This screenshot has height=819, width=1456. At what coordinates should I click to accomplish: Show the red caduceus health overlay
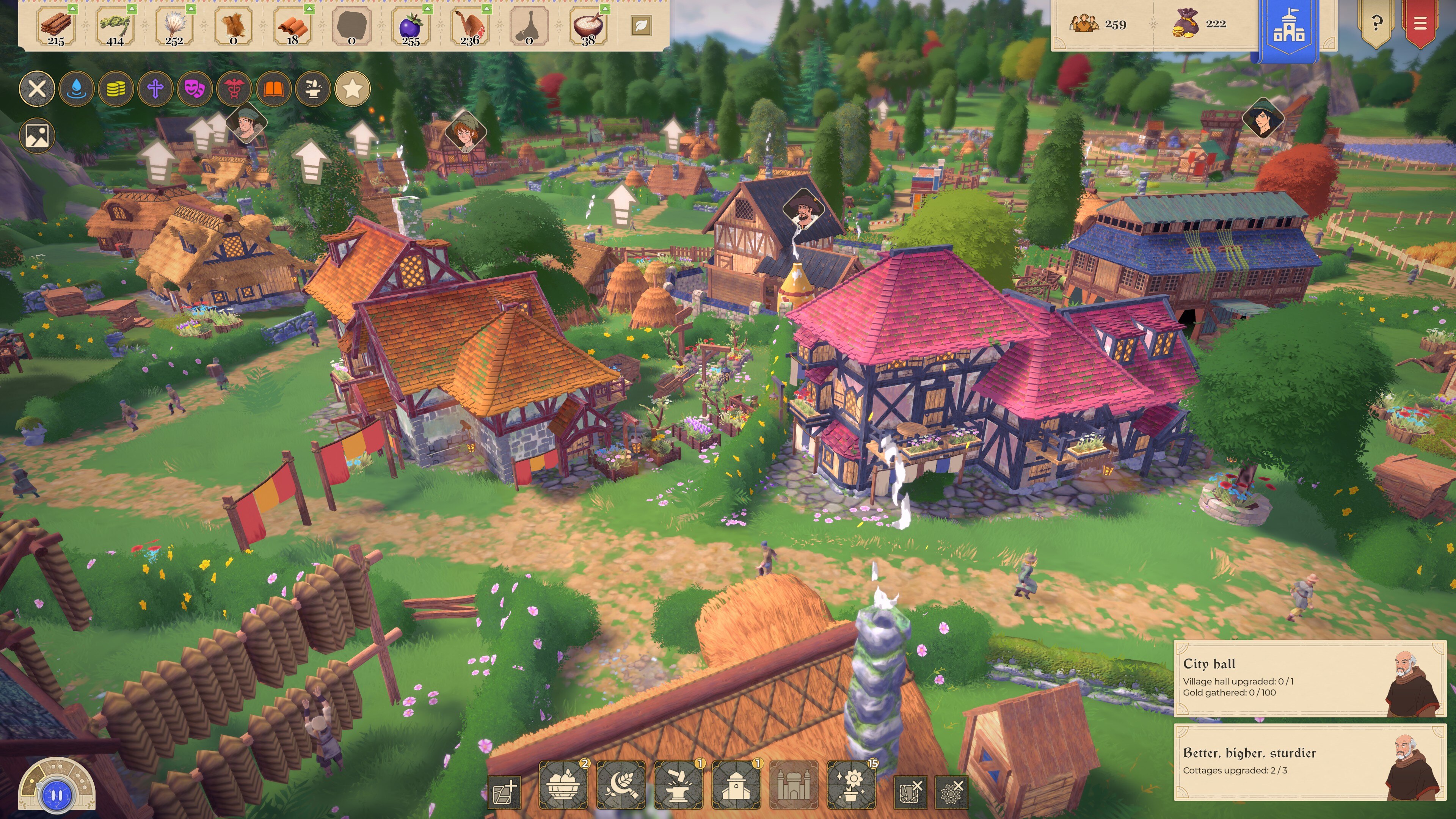234,89
